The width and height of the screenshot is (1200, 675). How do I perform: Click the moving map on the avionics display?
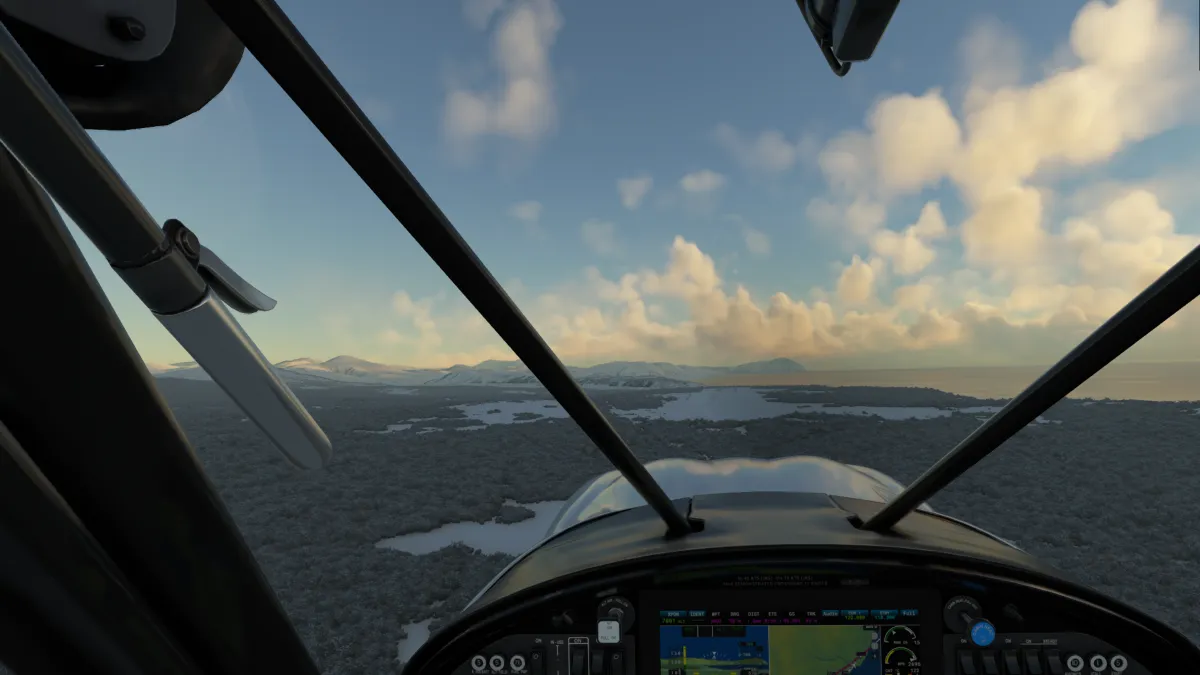point(820,650)
